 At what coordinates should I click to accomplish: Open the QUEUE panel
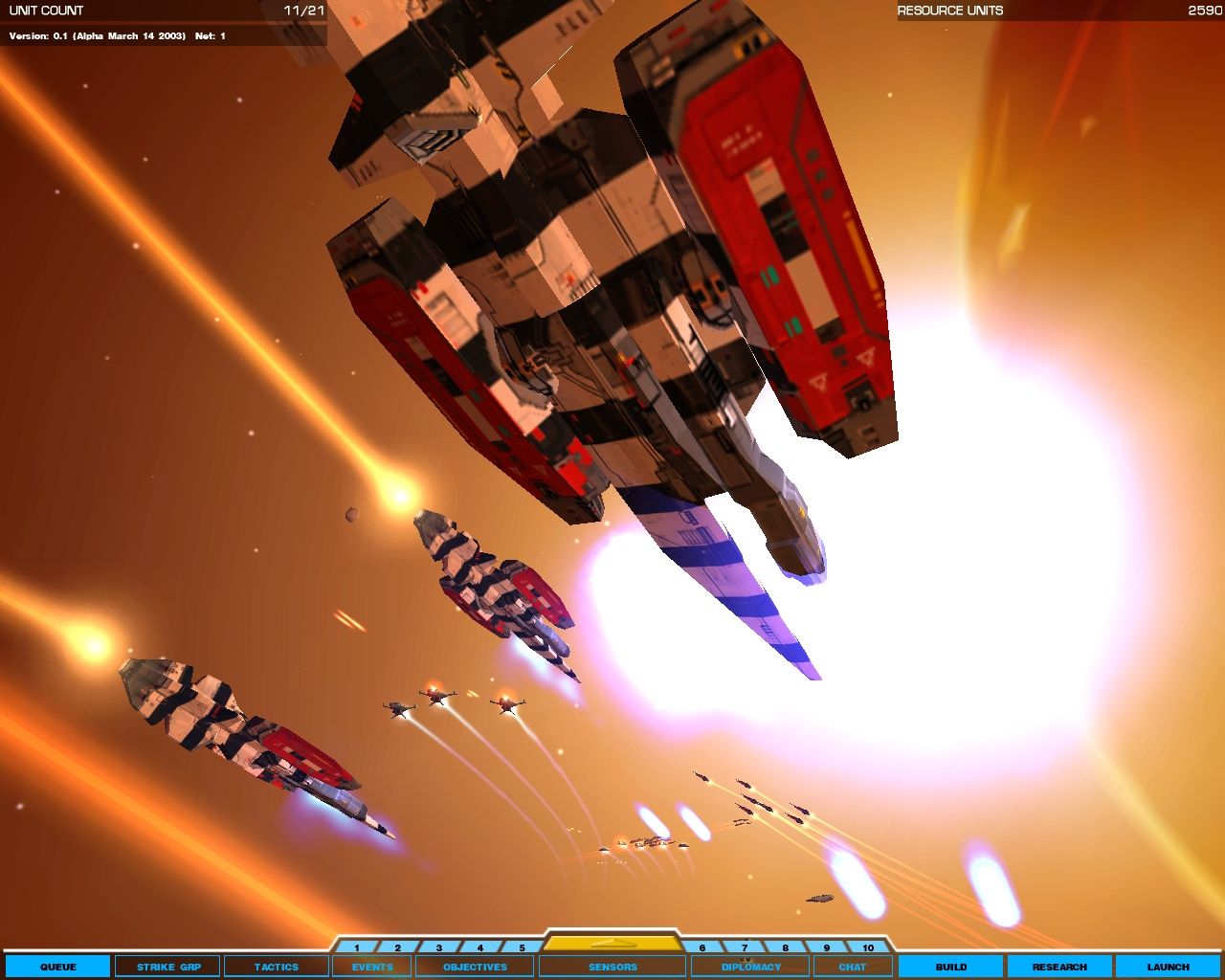59,967
